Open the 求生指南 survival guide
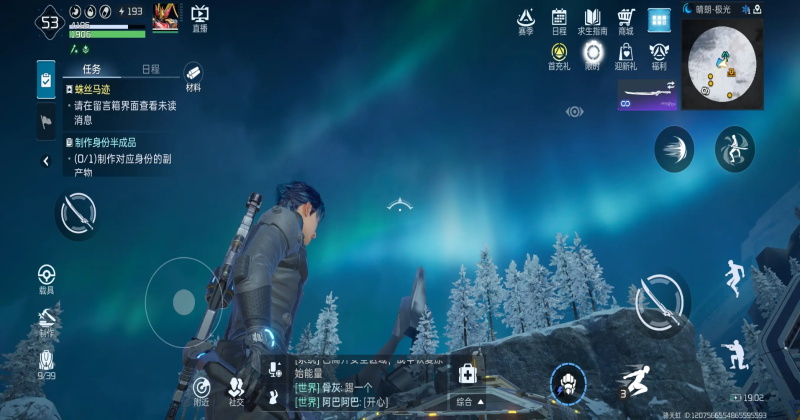The width and height of the screenshot is (800, 420). coord(592,21)
